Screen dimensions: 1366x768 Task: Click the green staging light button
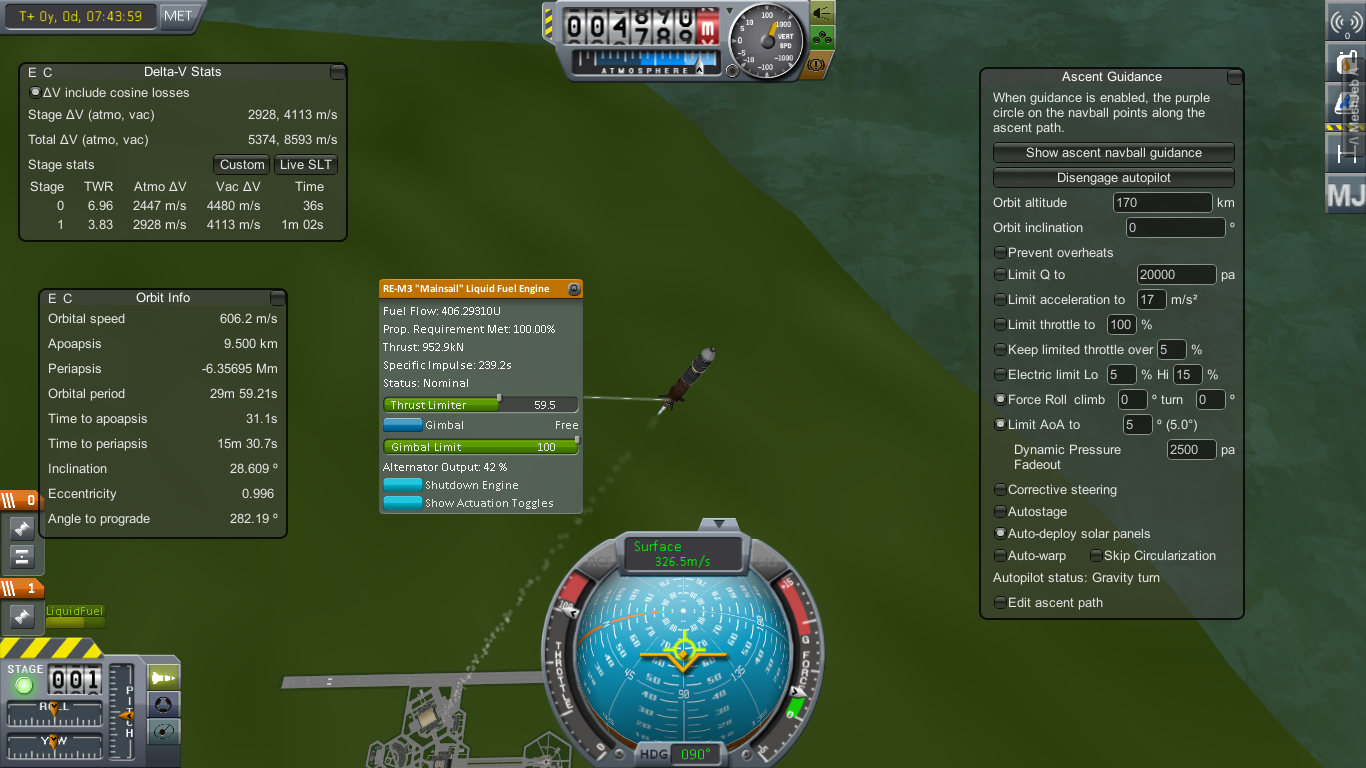pyautogui.click(x=24, y=685)
